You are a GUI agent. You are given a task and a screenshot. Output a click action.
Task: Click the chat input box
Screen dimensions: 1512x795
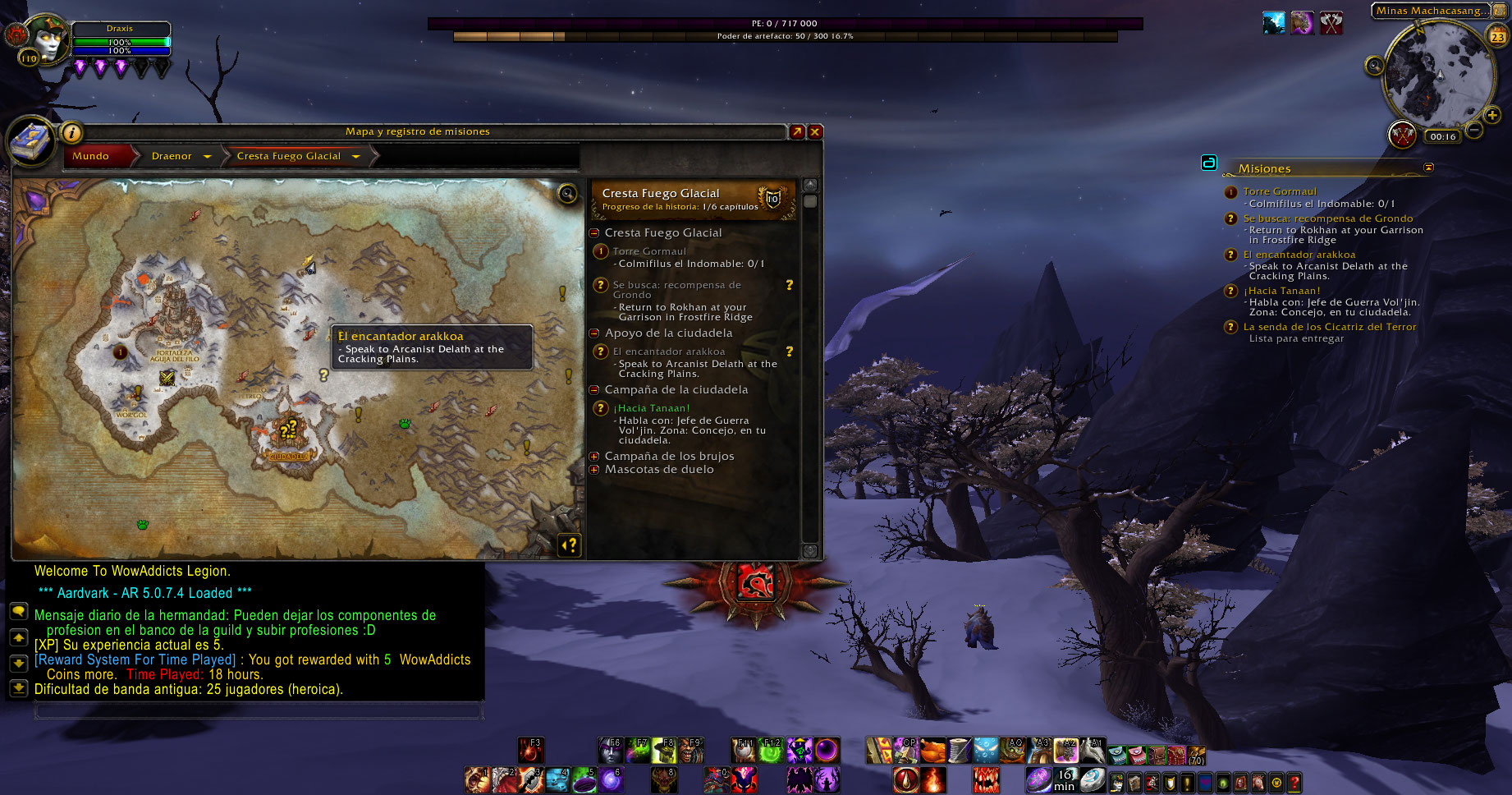[258, 710]
